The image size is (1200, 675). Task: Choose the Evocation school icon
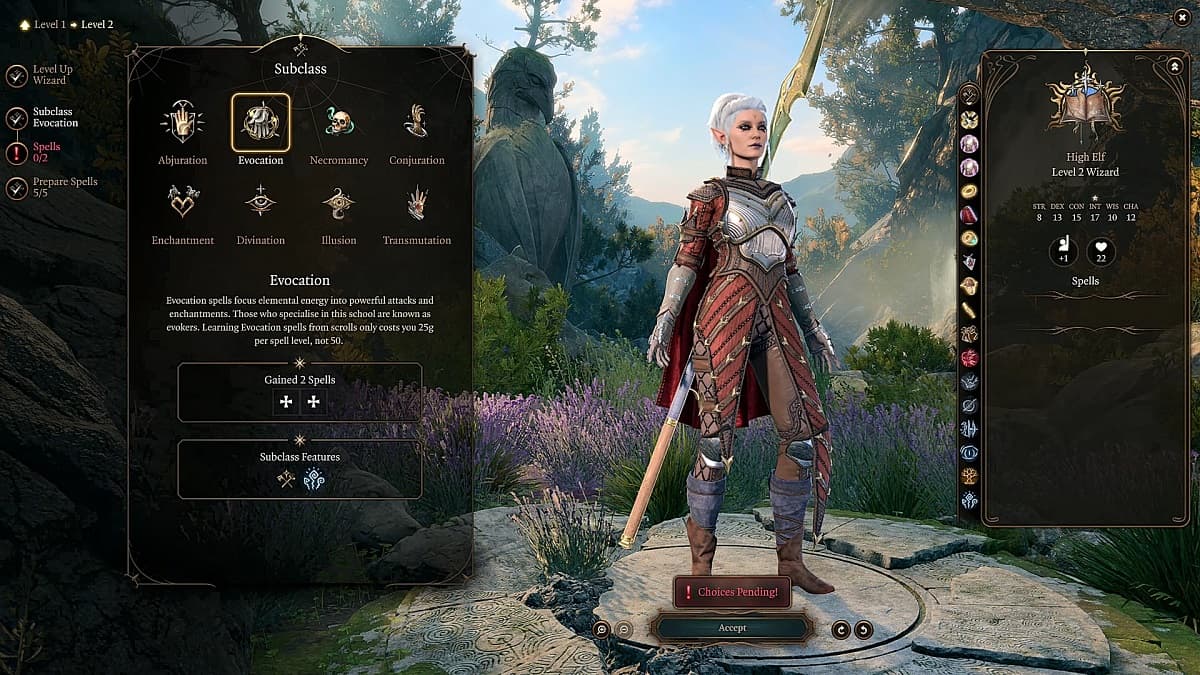pyautogui.click(x=260, y=122)
